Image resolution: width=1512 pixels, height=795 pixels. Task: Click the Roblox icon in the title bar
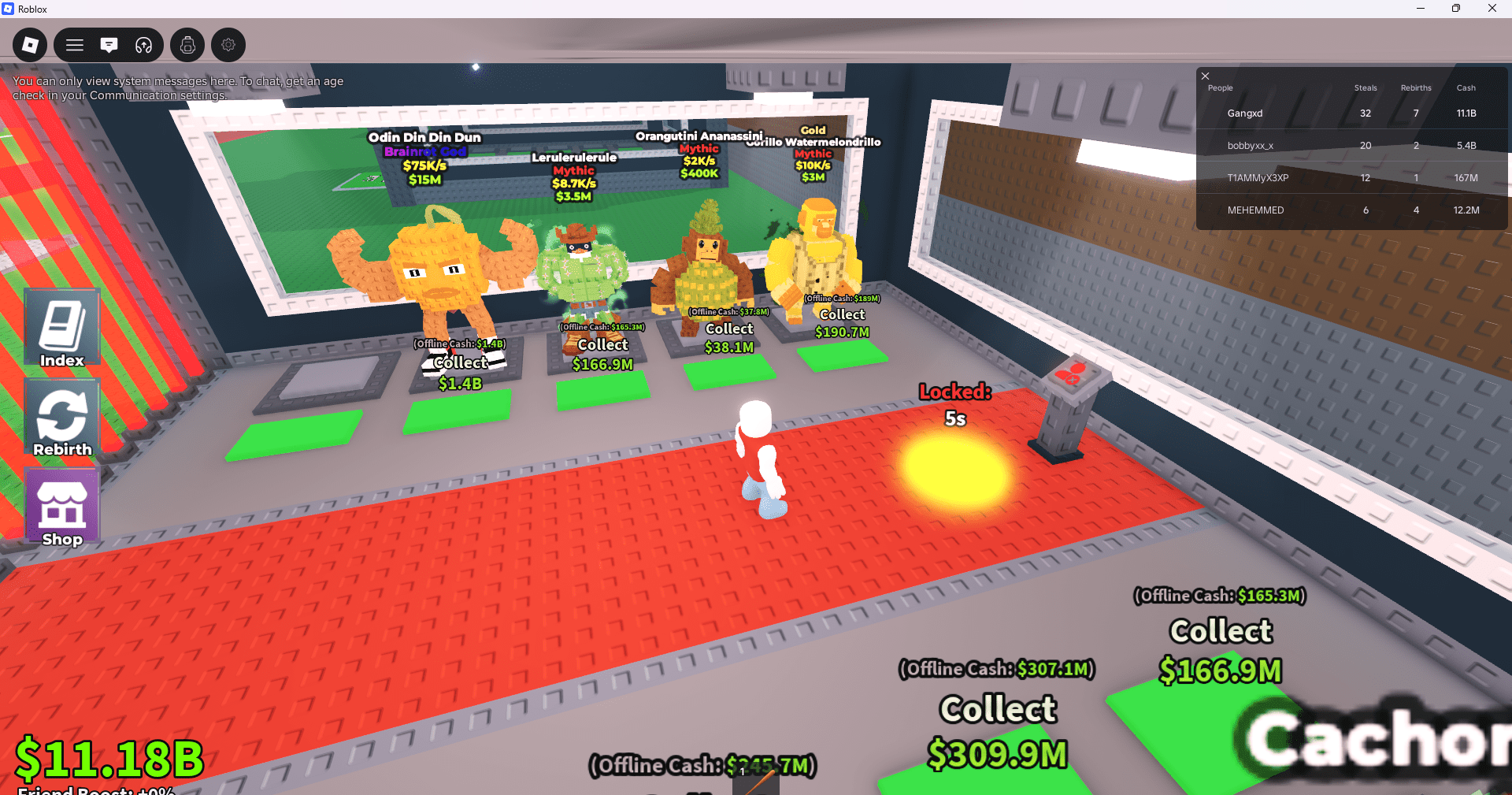click(x=8, y=9)
